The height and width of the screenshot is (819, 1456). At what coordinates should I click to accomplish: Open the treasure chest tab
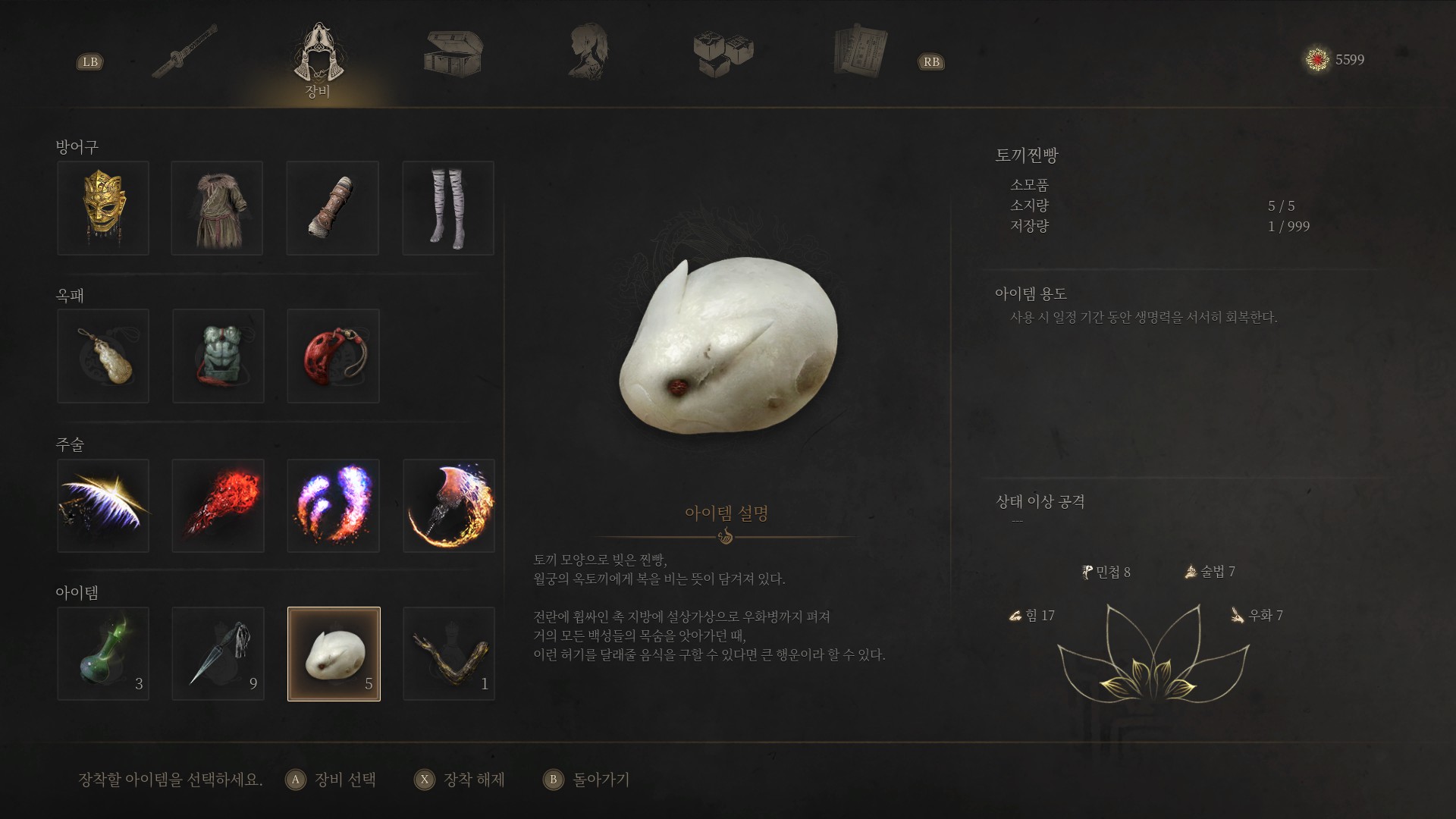click(x=453, y=53)
